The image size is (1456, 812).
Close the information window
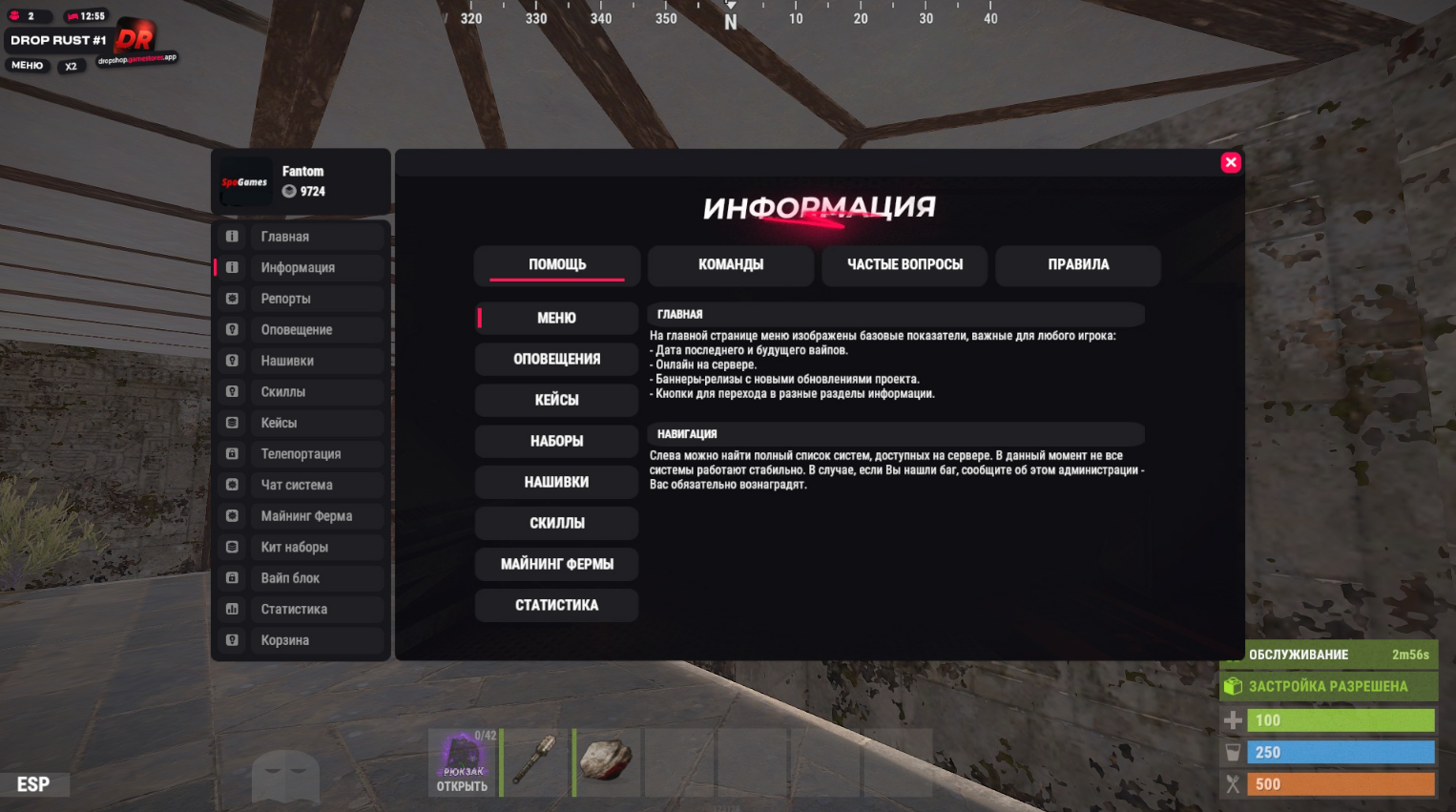point(1231,162)
